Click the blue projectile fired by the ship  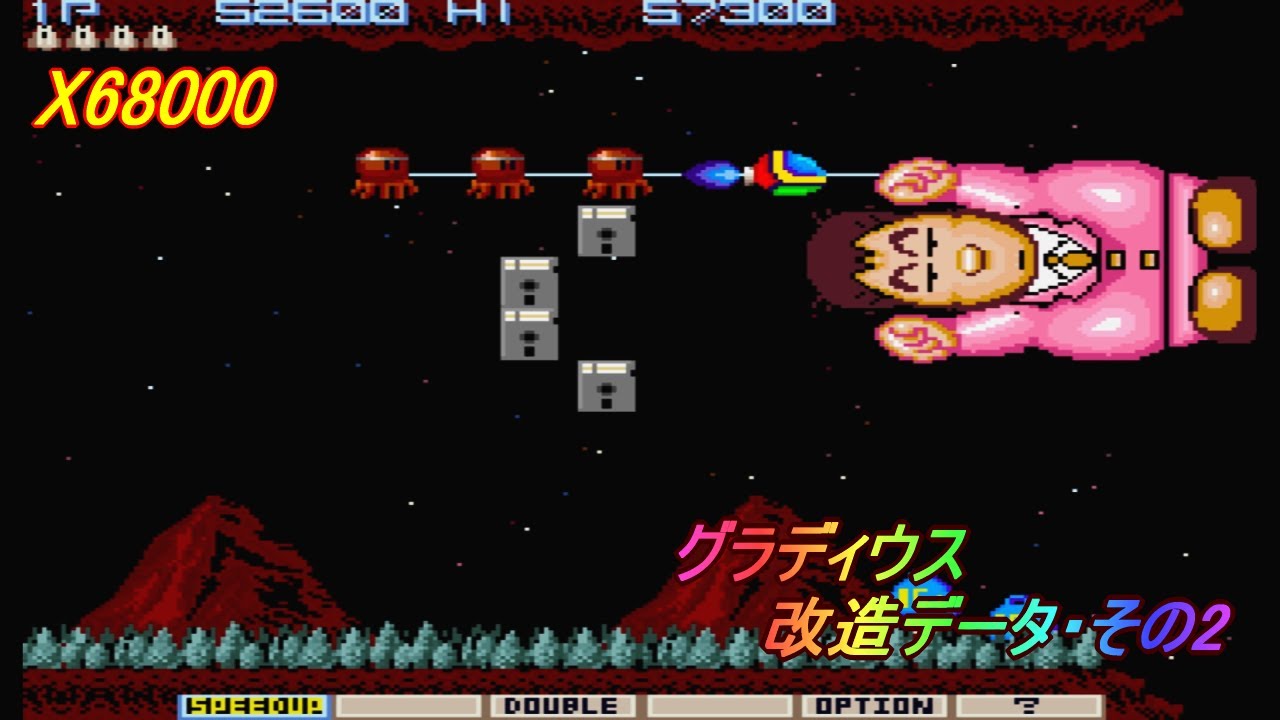pyautogui.click(x=710, y=172)
